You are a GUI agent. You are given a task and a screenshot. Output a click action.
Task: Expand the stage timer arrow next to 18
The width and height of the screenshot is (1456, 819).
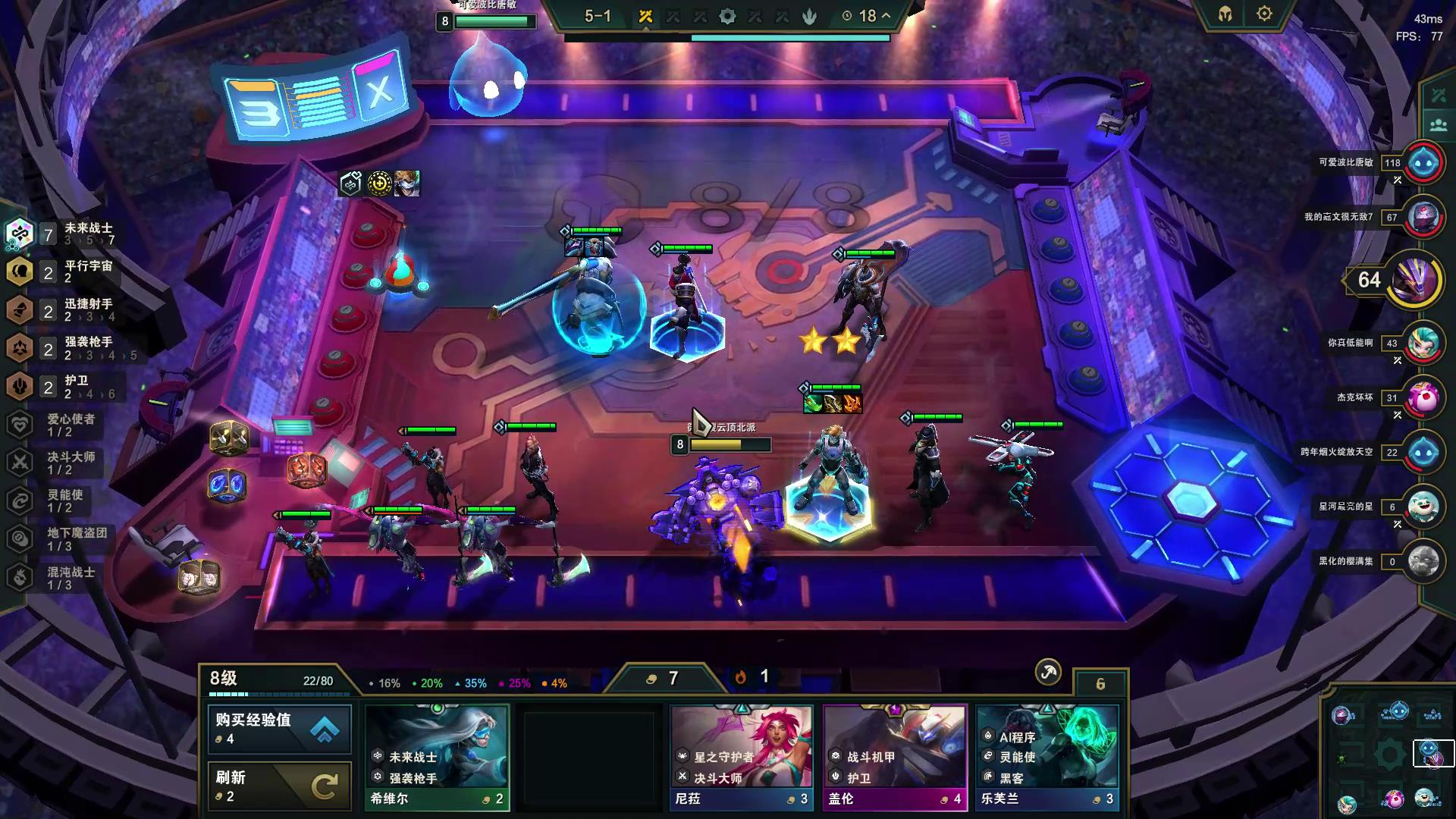[886, 16]
